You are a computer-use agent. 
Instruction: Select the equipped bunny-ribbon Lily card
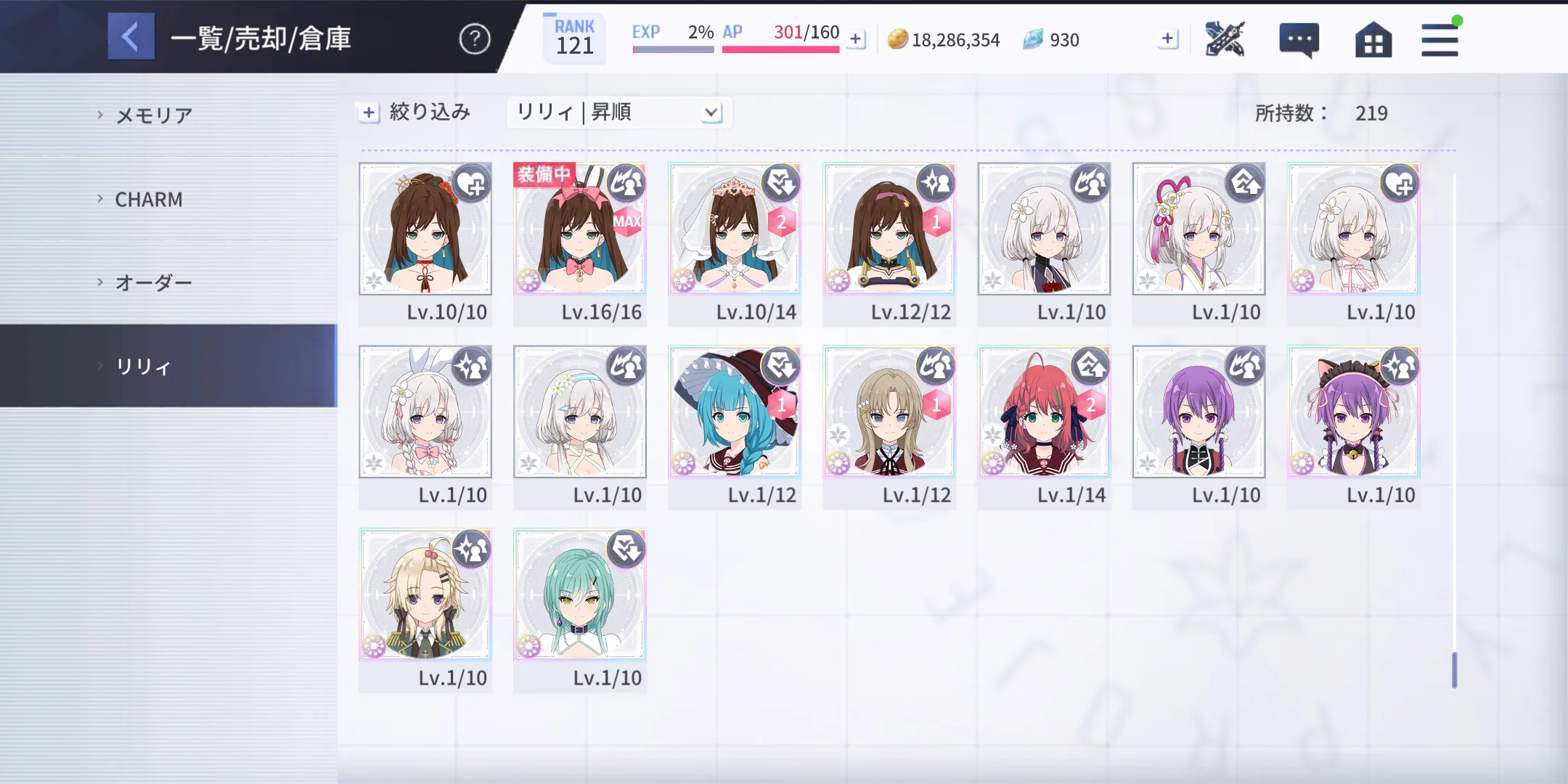coord(579,229)
